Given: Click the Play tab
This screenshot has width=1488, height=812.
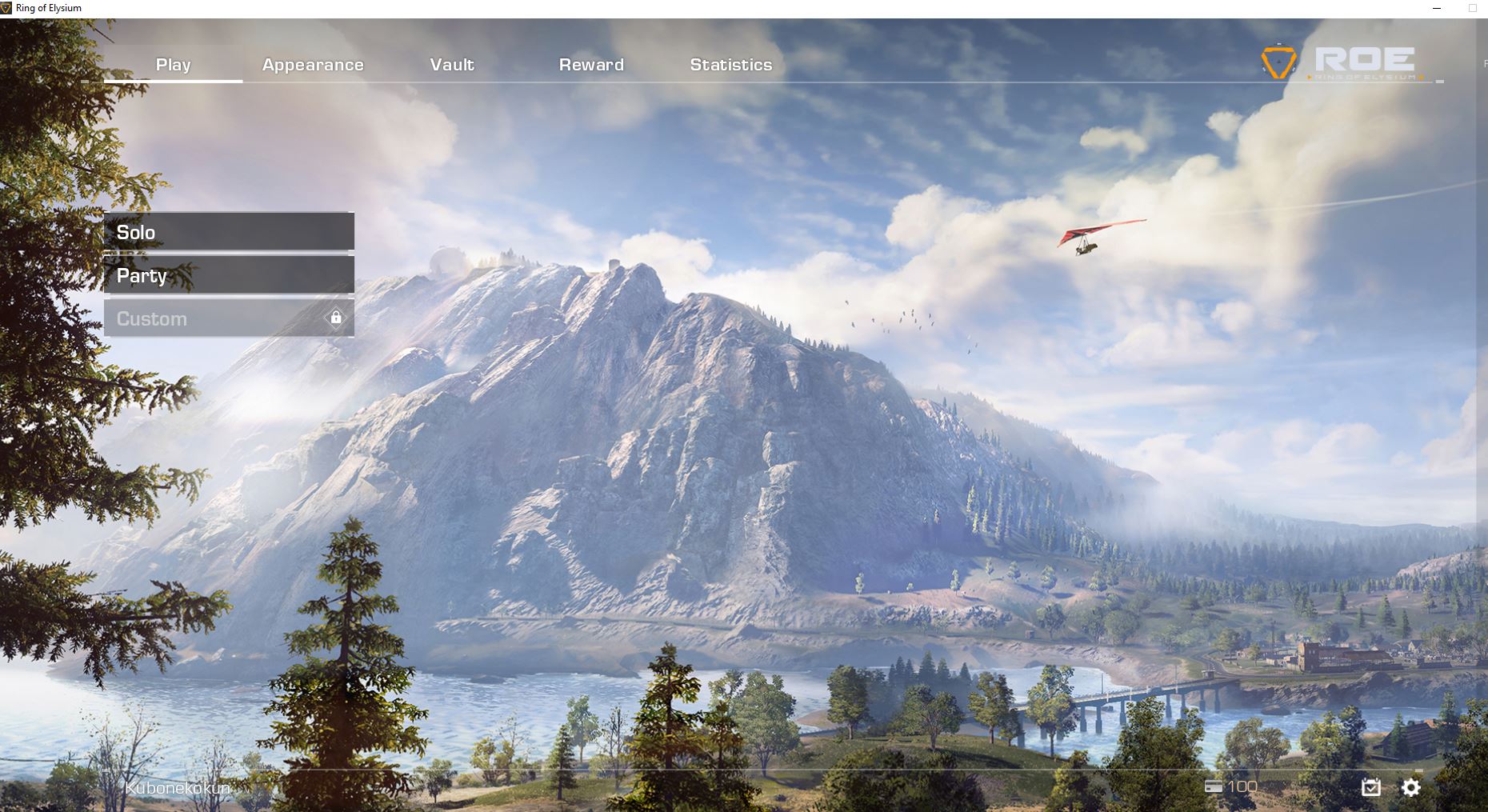Looking at the screenshot, I should 173,65.
